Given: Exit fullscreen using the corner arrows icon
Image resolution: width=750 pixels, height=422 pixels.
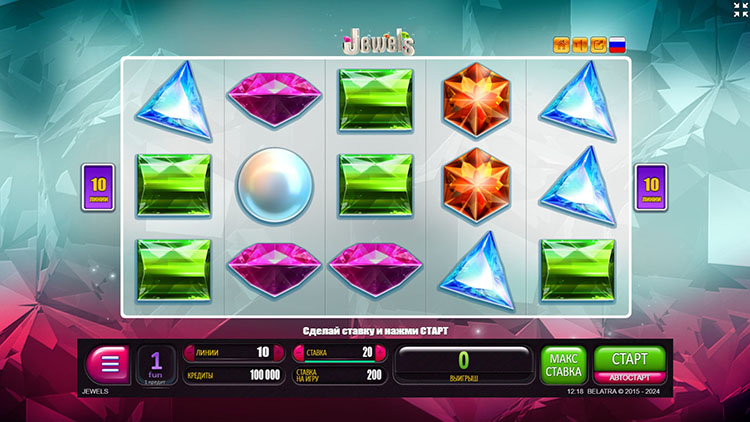Looking at the screenshot, I should tap(738, 10).
